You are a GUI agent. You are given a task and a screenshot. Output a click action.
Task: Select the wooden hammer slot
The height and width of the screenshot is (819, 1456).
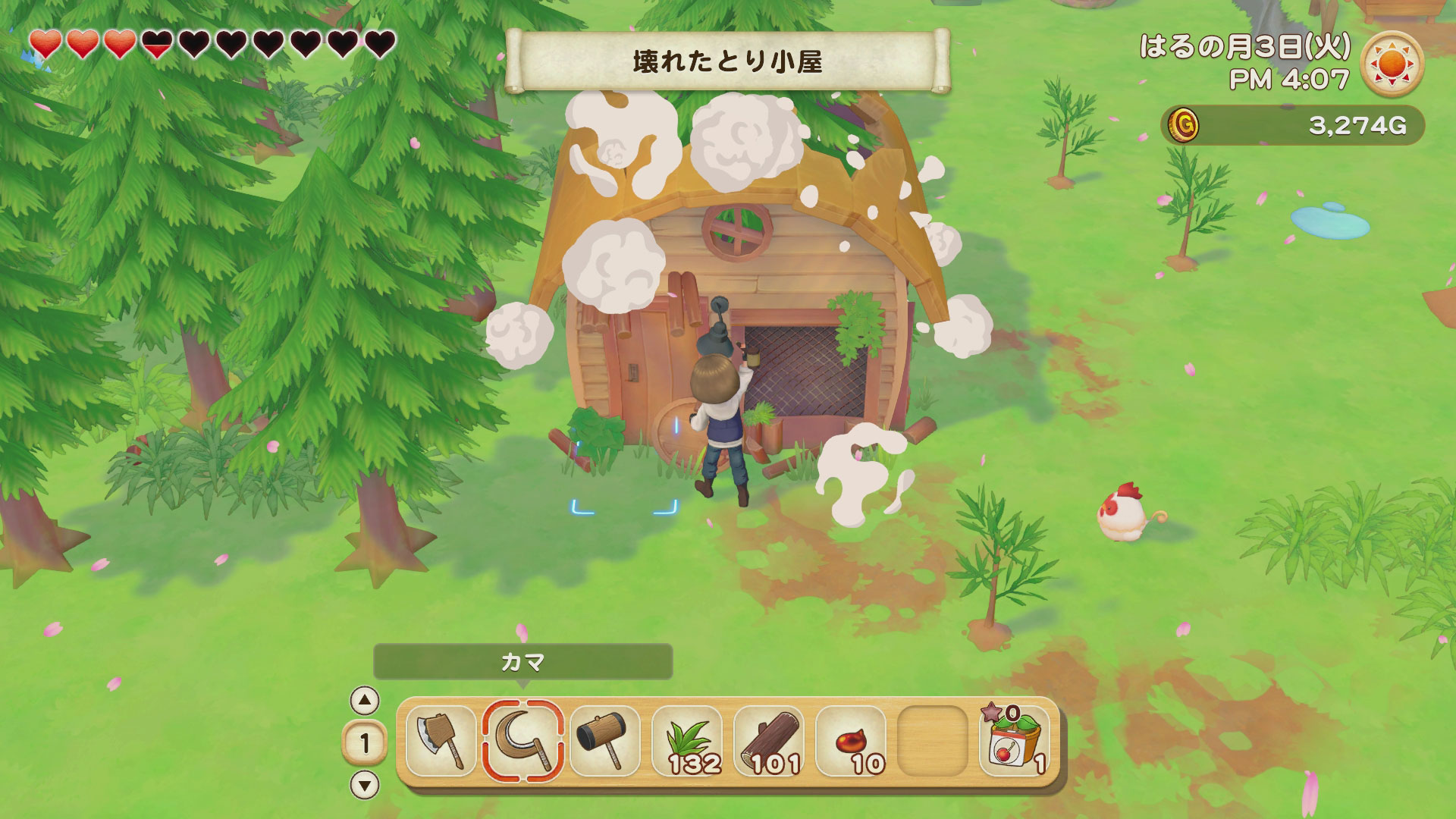pyautogui.click(x=604, y=741)
